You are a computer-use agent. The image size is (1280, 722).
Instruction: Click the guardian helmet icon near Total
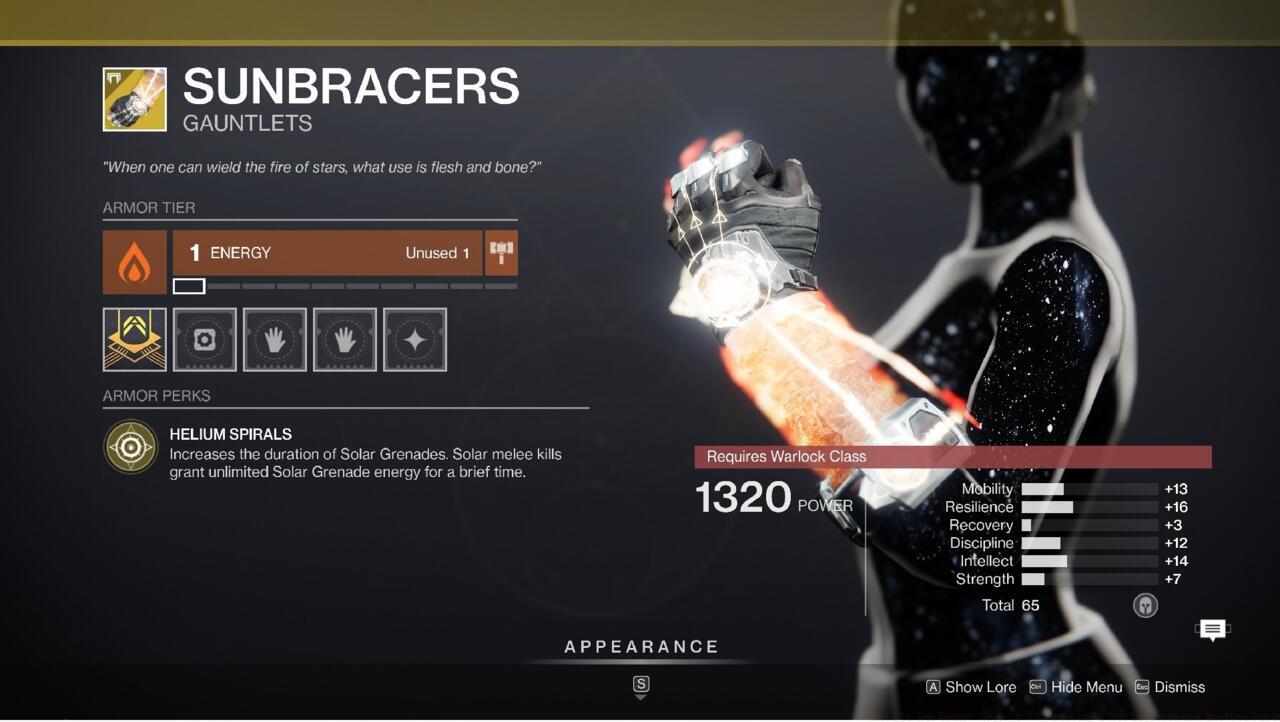[x=1146, y=605]
